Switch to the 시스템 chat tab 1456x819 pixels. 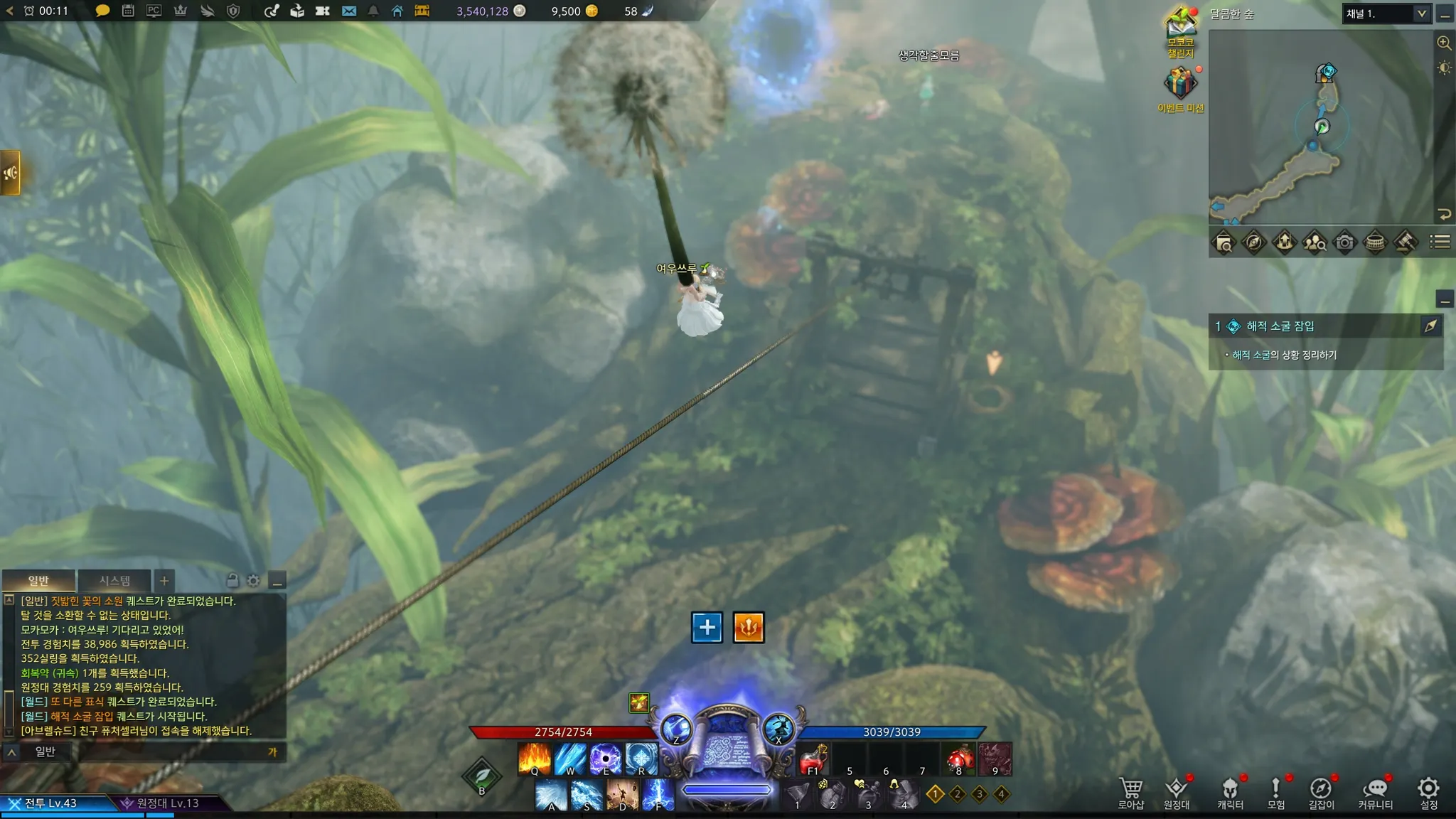(x=114, y=581)
